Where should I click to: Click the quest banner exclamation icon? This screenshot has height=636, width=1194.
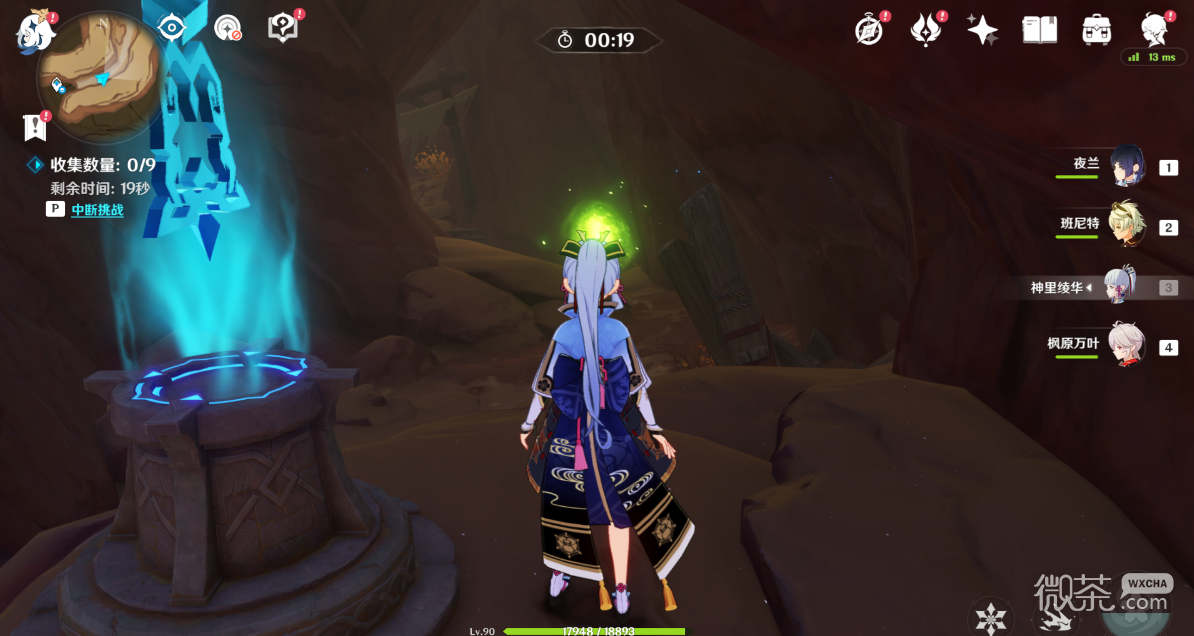click(35, 127)
